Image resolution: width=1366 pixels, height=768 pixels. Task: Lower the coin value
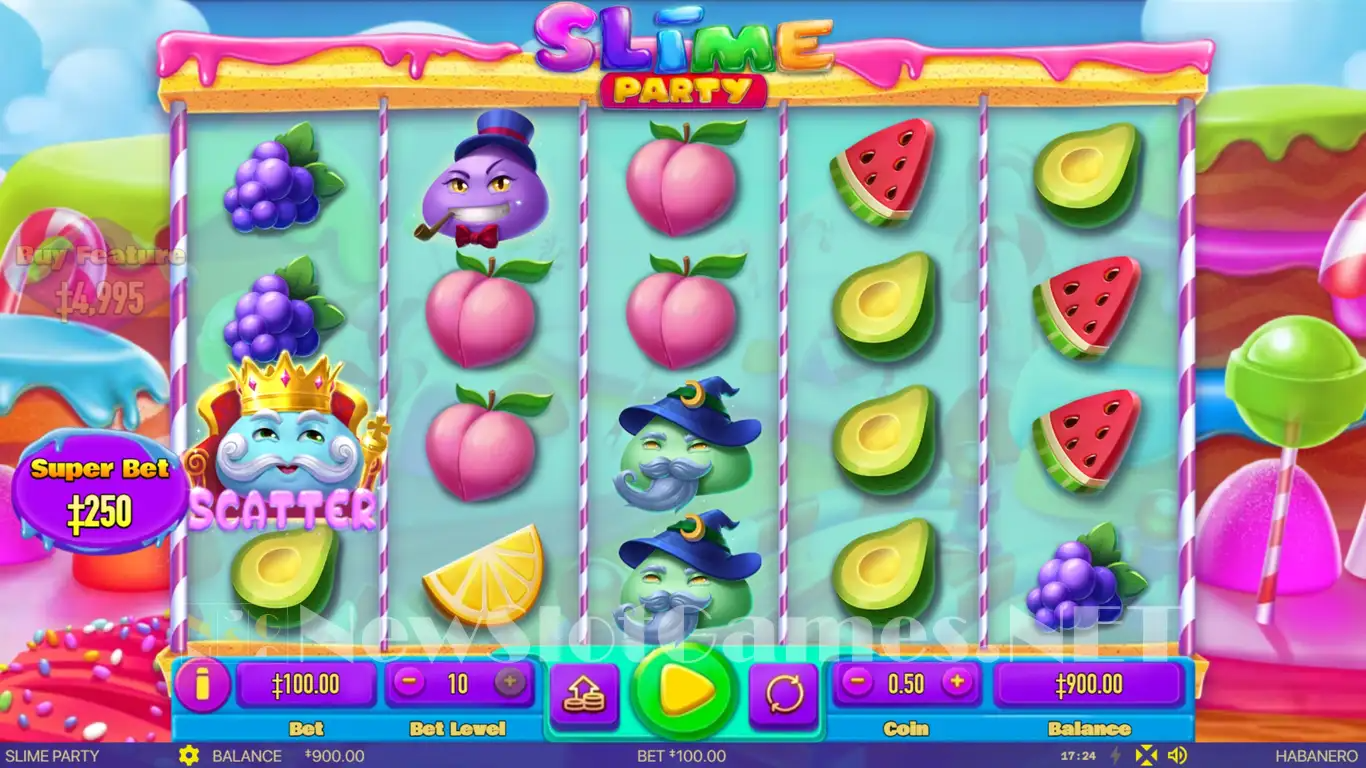pos(857,683)
